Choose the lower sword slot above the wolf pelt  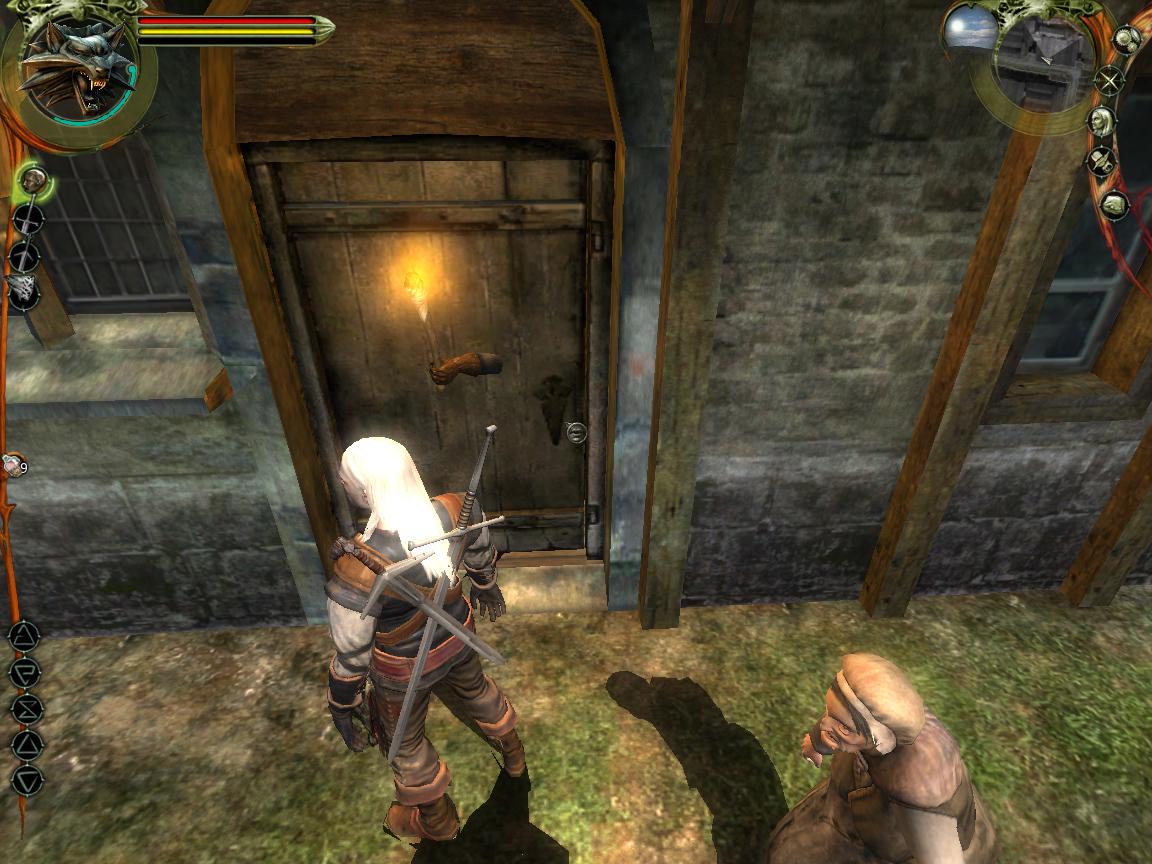(23, 257)
